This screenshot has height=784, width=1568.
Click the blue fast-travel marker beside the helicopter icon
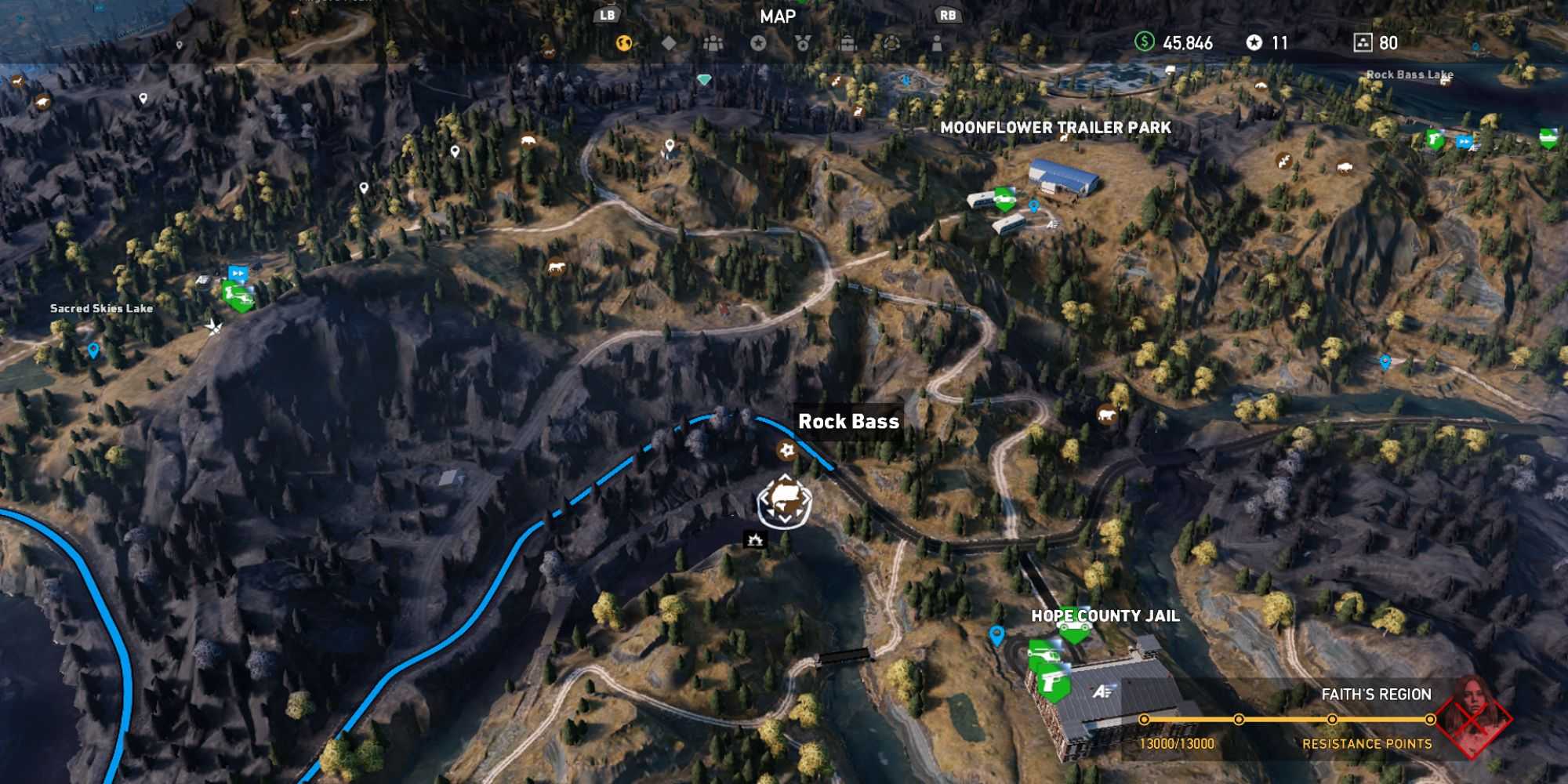coord(238,274)
